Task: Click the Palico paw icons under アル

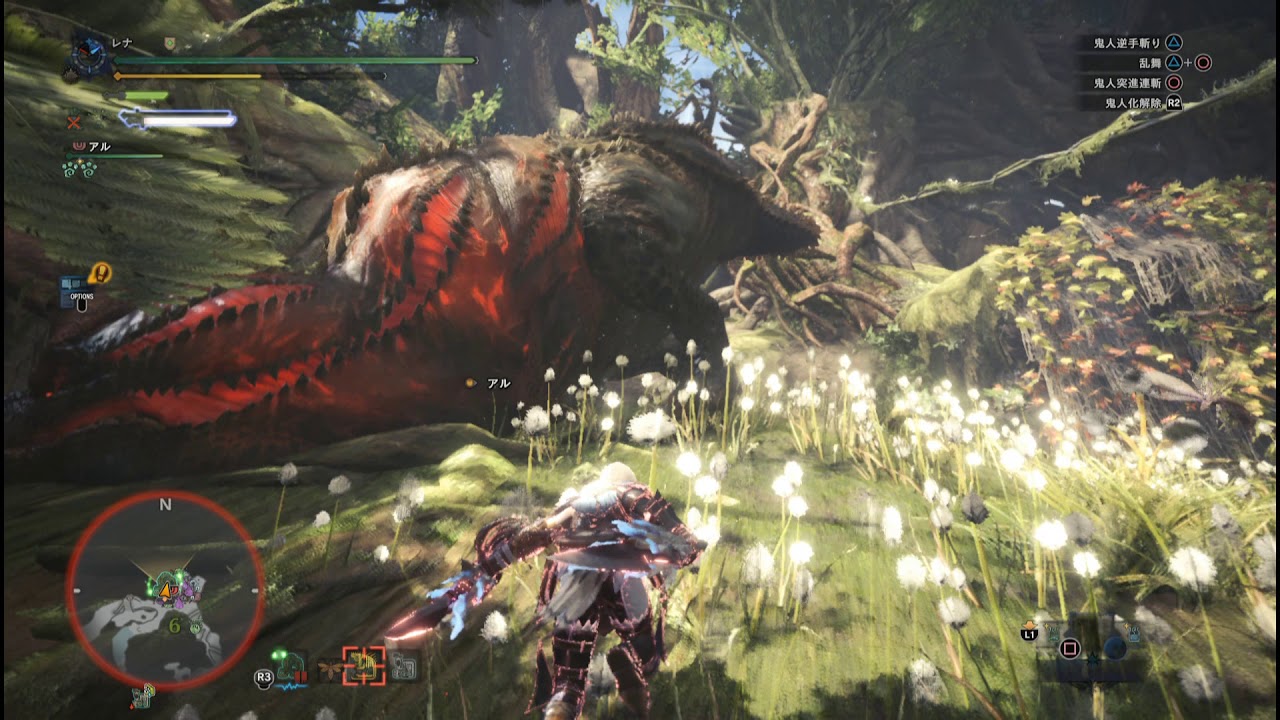Action: (x=80, y=169)
